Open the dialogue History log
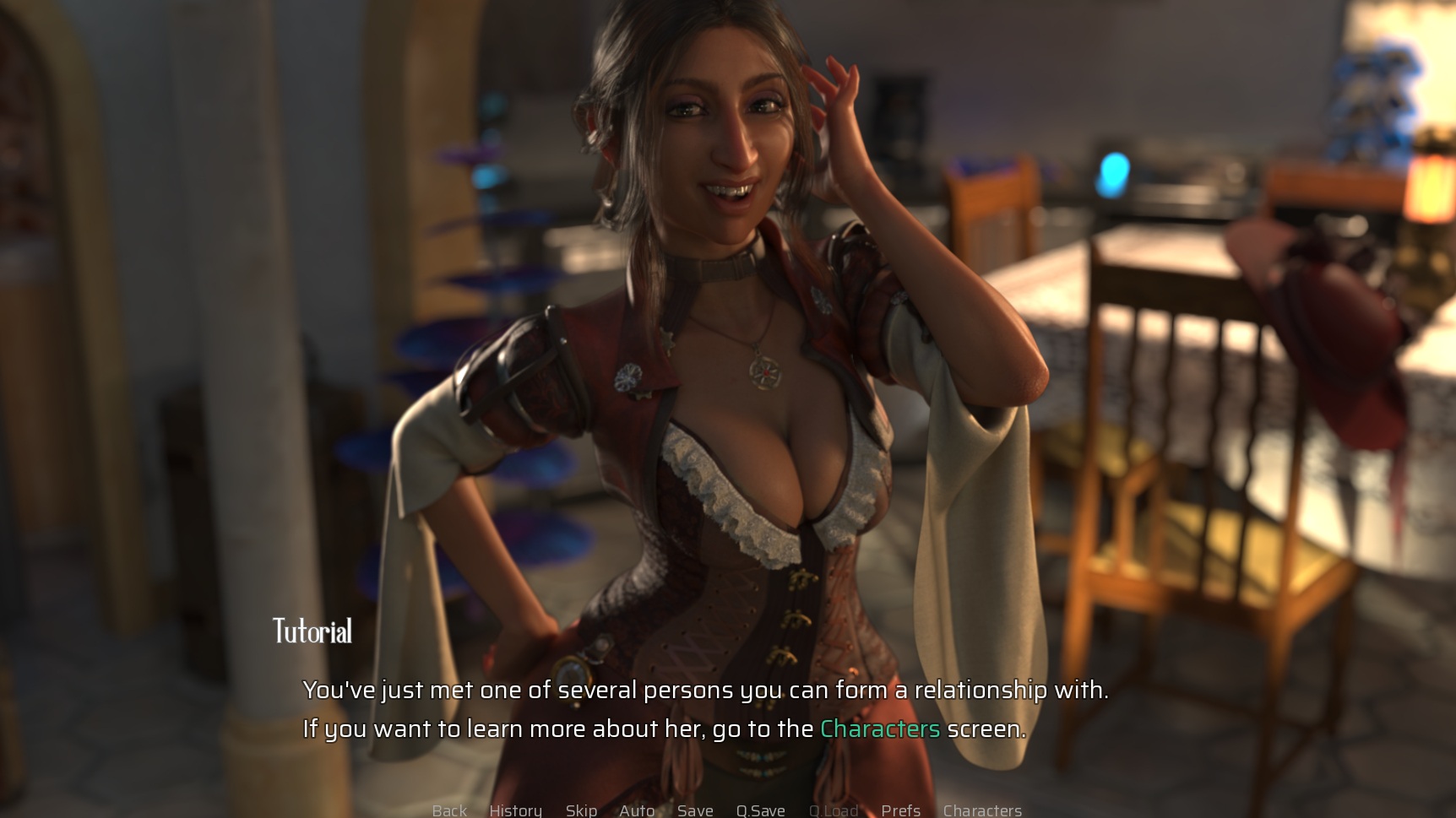The width and height of the screenshot is (1456, 818). [515, 810]
